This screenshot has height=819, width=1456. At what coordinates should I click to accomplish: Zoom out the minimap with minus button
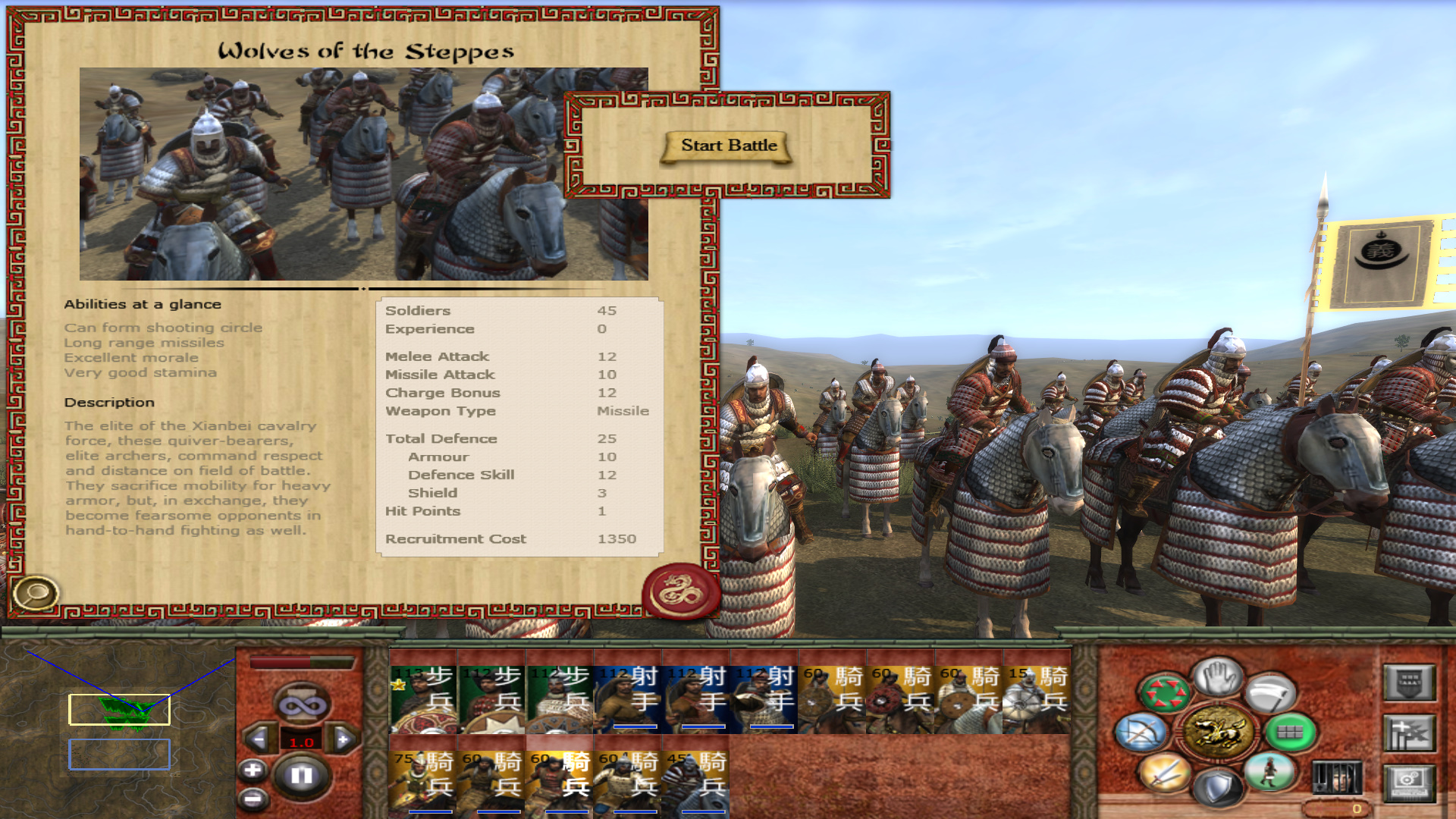coord(253,798)
